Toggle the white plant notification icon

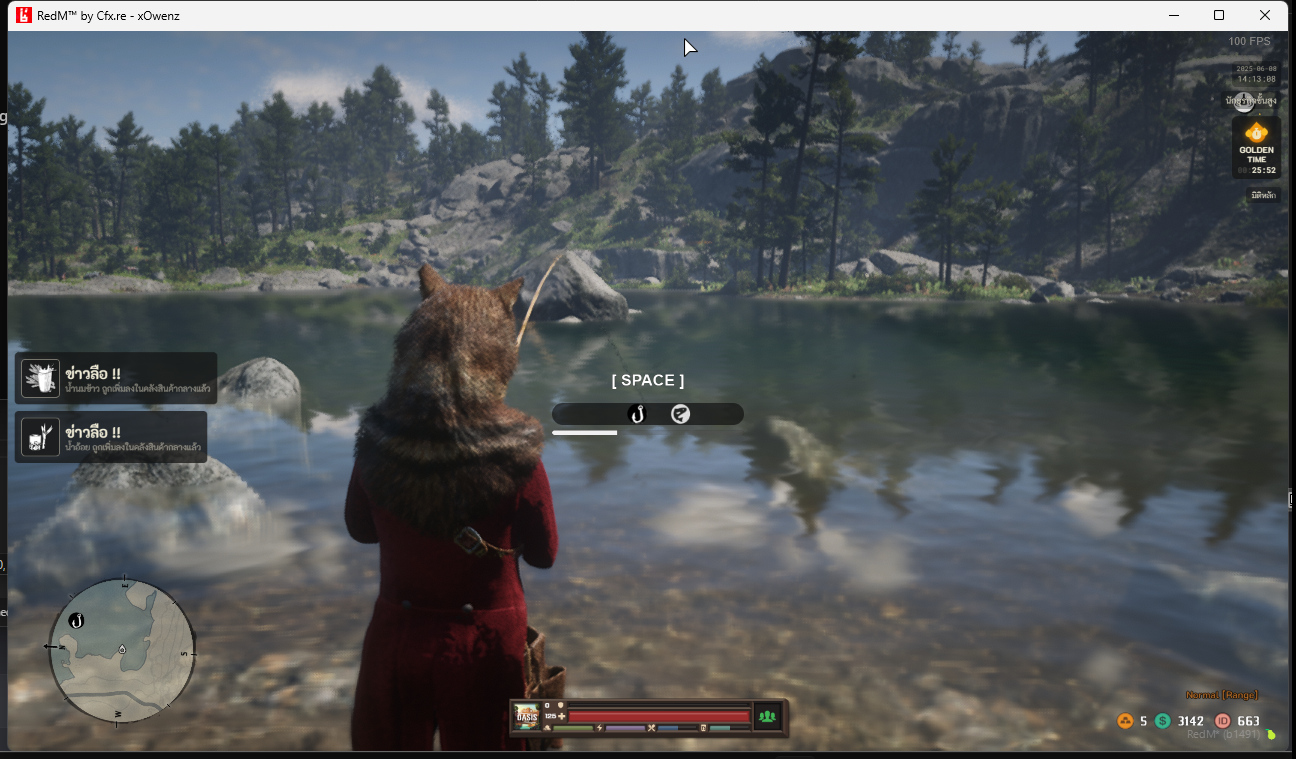[38, 377]
